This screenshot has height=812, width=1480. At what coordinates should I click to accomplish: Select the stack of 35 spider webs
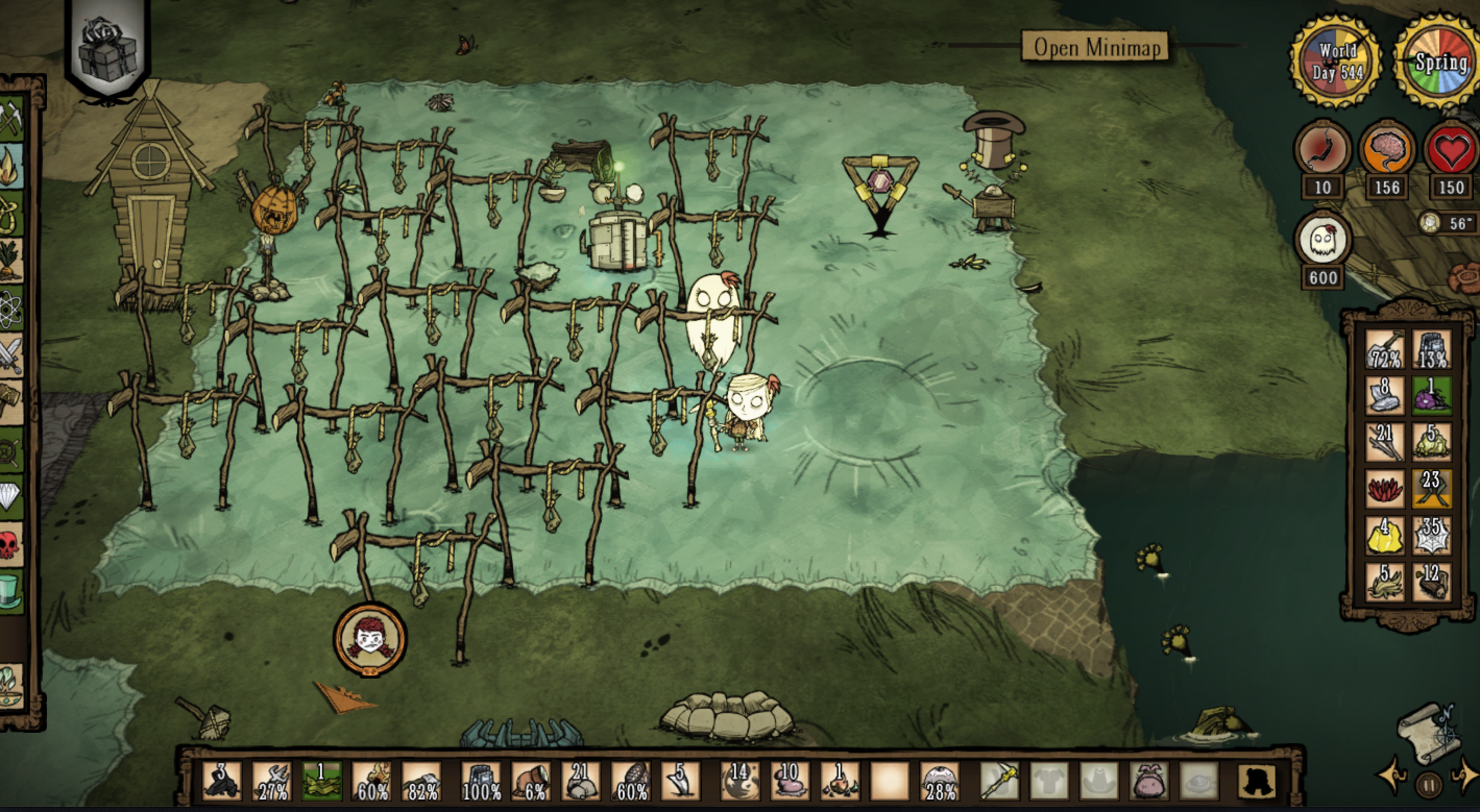1432,536
